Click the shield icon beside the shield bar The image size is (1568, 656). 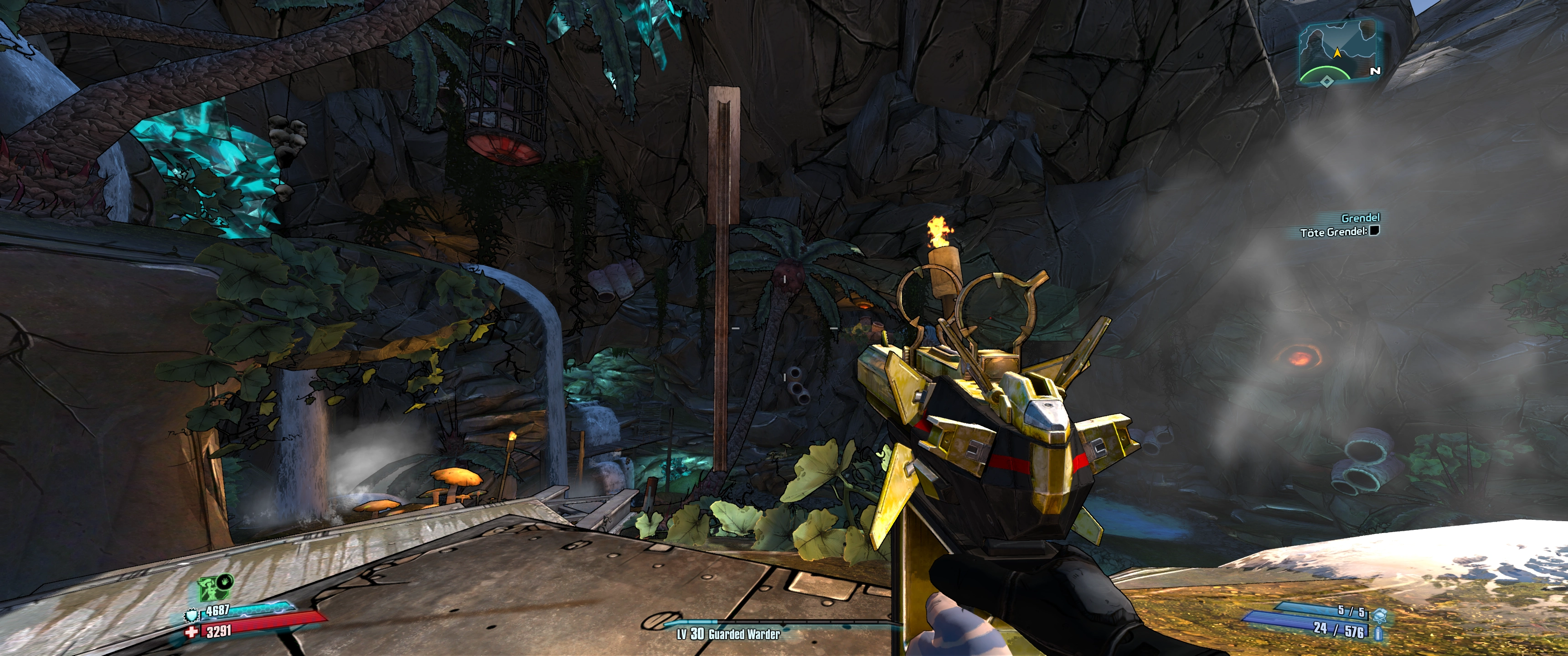(192, 616)
